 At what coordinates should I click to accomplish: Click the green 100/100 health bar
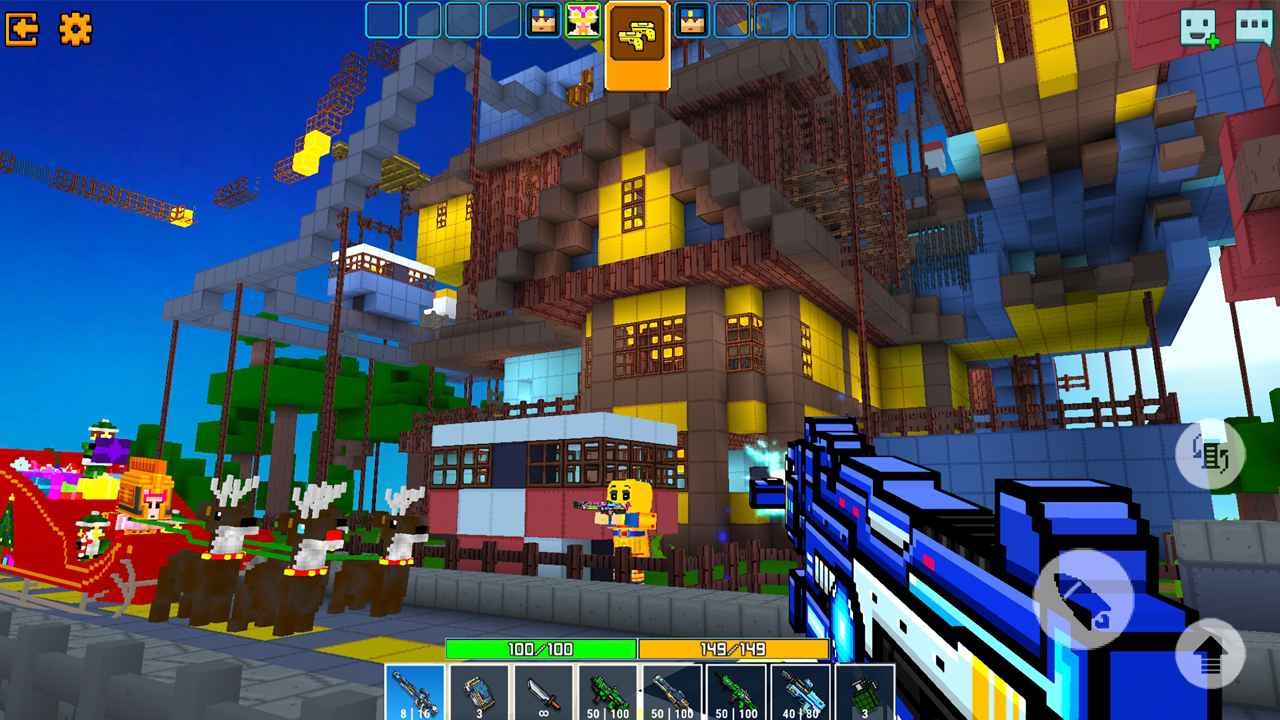tap(540, 650)
